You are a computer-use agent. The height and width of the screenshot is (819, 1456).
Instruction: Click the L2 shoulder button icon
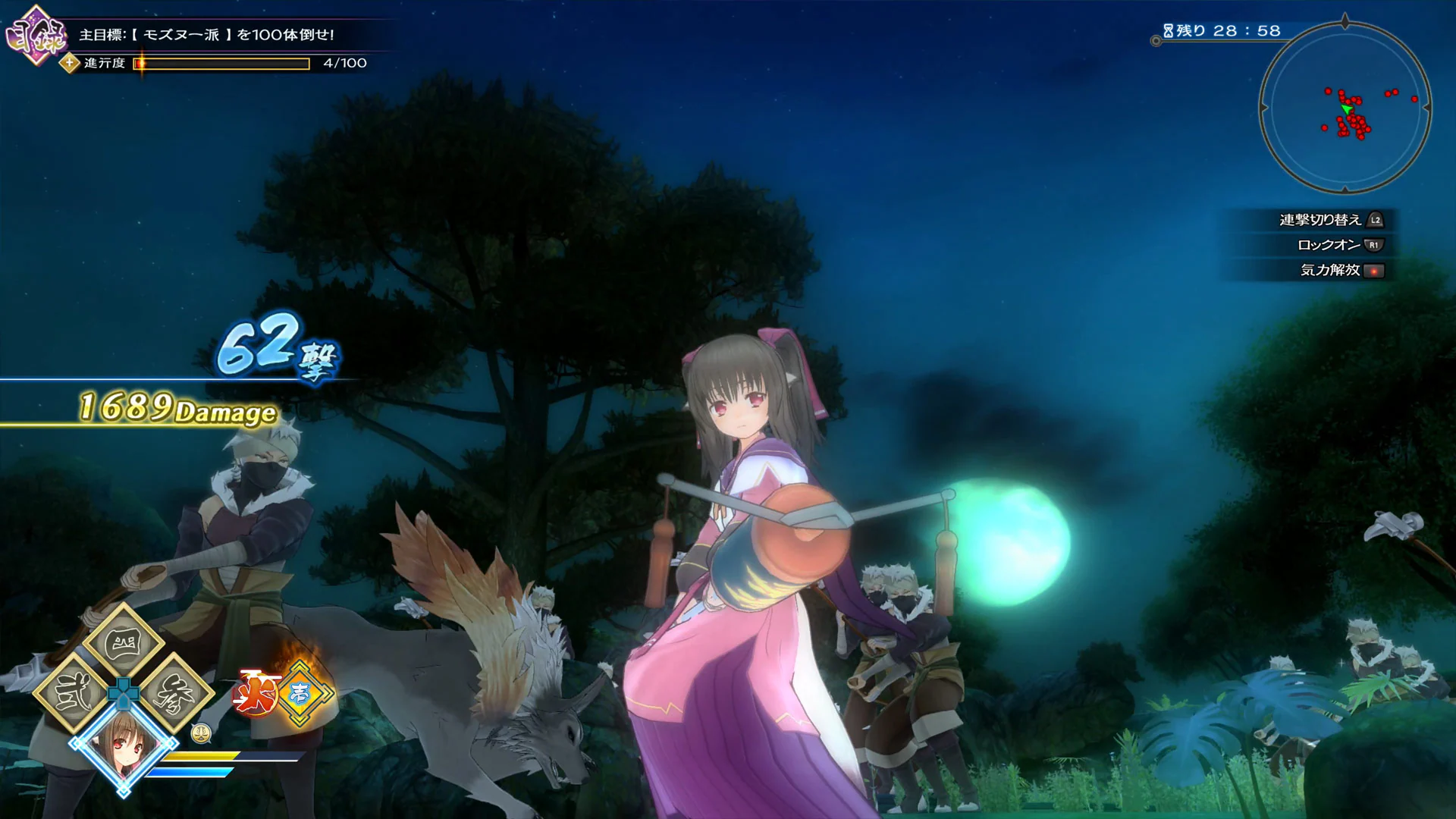click(1374, 221)
